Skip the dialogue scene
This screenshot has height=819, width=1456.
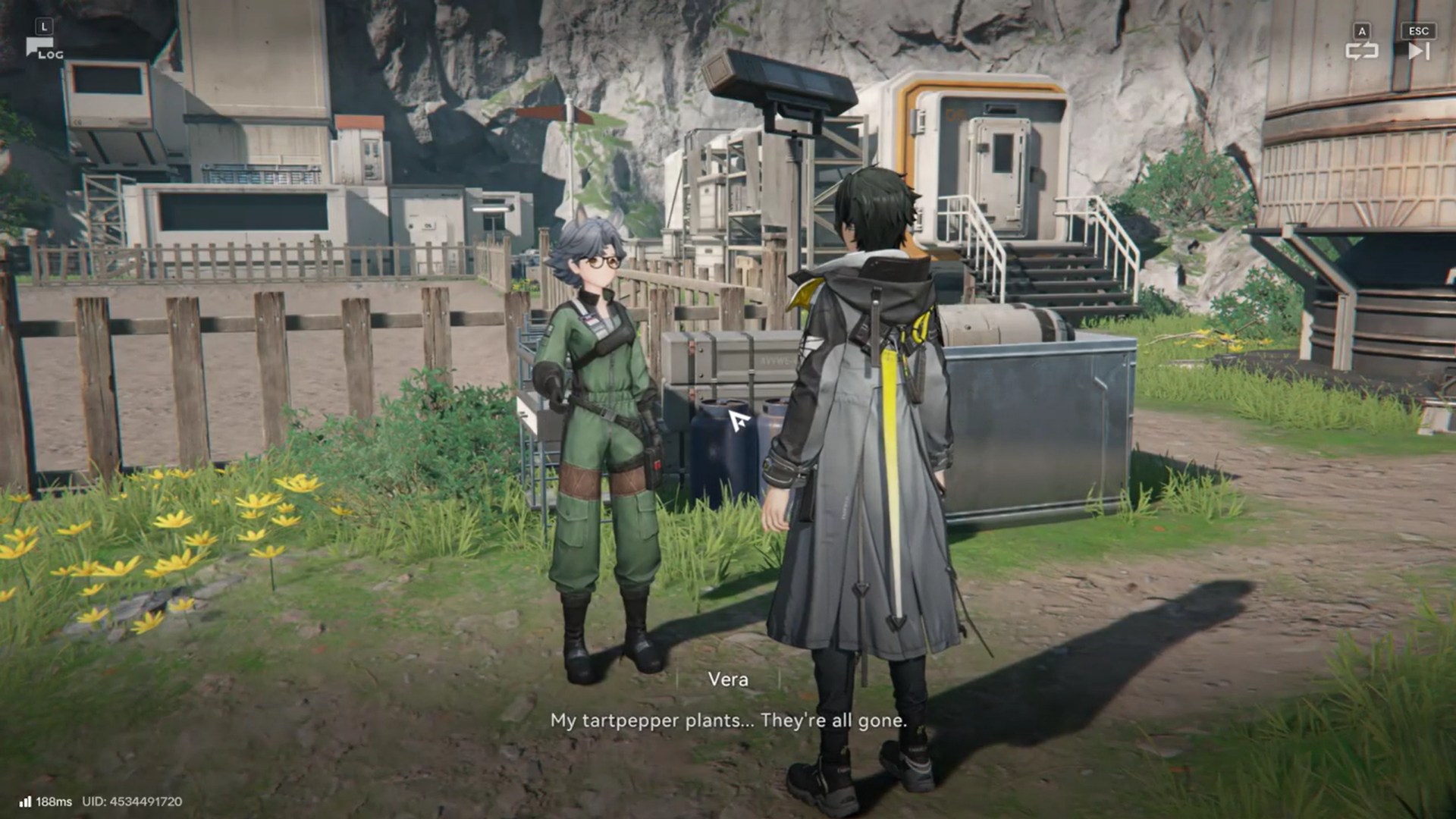click(x=1418, y=50)
